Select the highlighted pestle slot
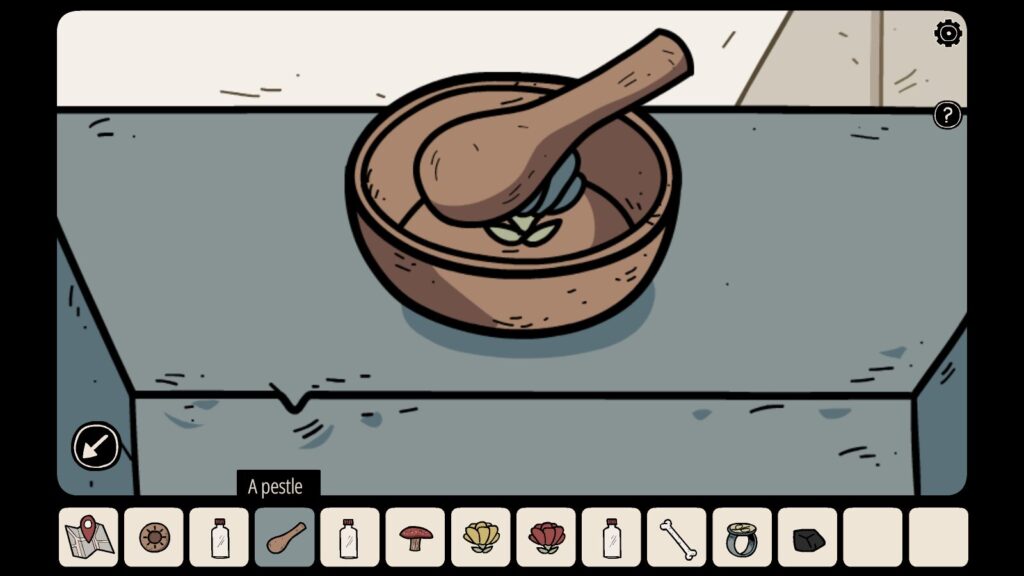The image size is (1024, 576). [285, 537]
